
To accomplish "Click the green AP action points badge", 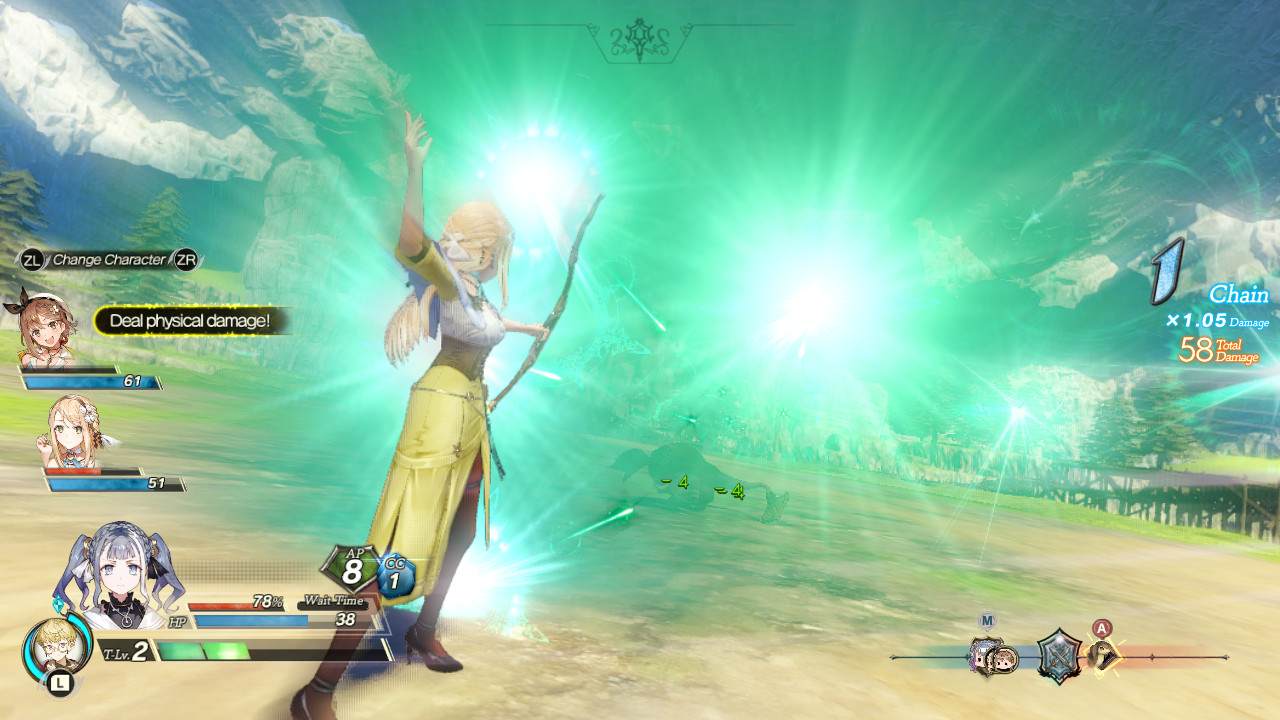I will tap(351, 569).
